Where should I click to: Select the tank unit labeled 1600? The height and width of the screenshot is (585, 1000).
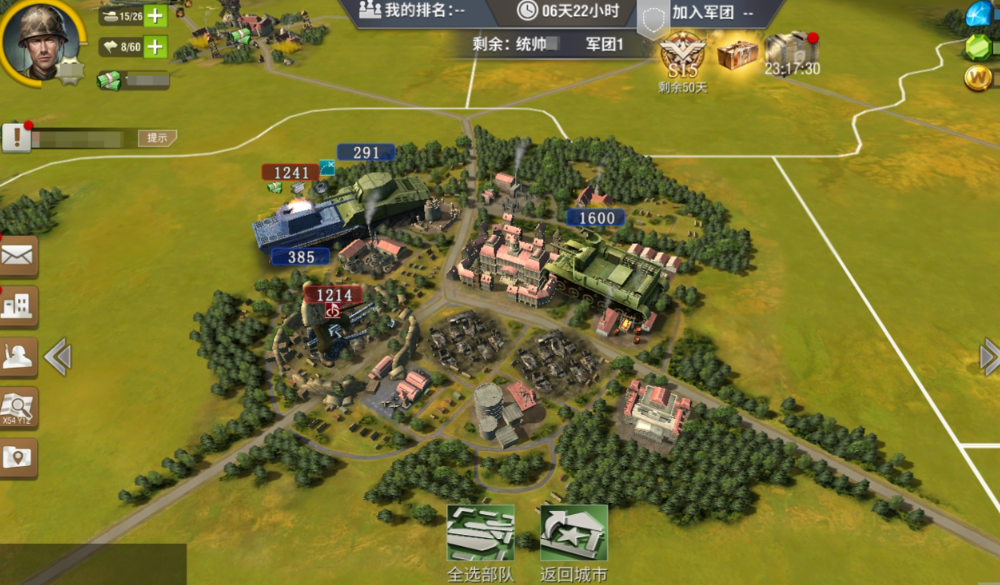coord(605,270)
